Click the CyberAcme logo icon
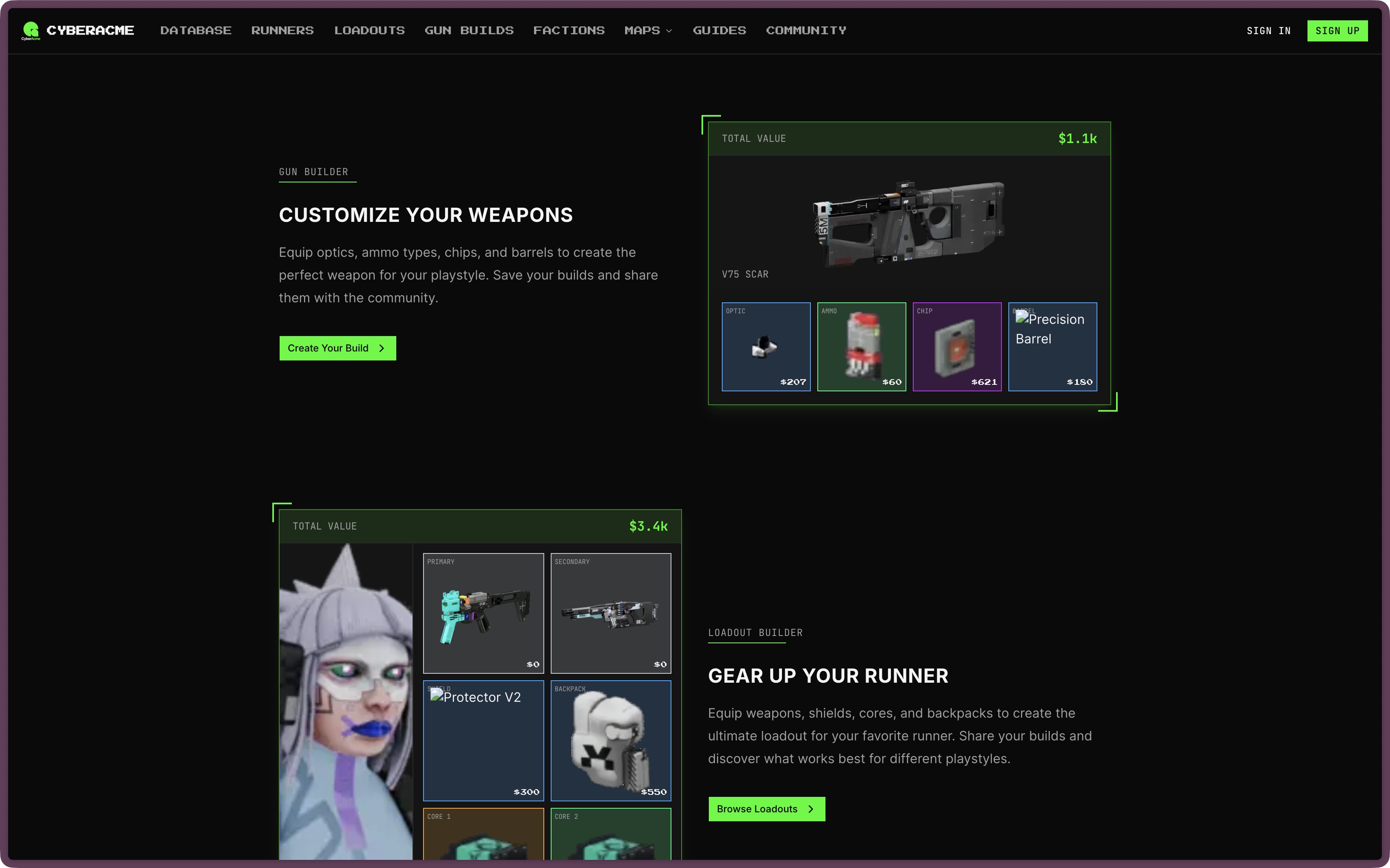This screenshot has width=1390, height=868. (32, 30)
